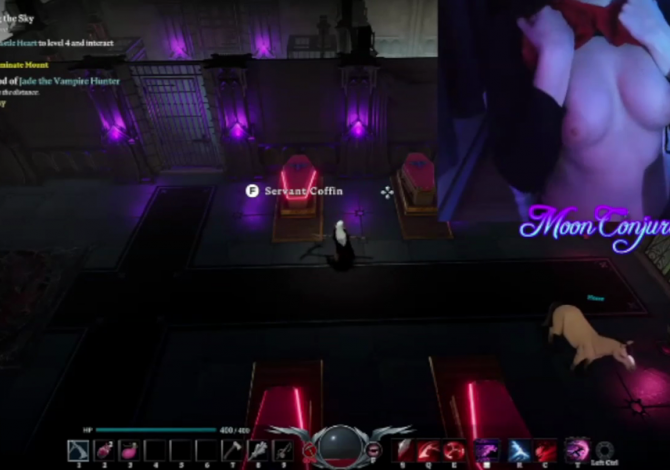Click the central blood orb
The width and height of the screenshot is (670, 470).
pos(339,446)
